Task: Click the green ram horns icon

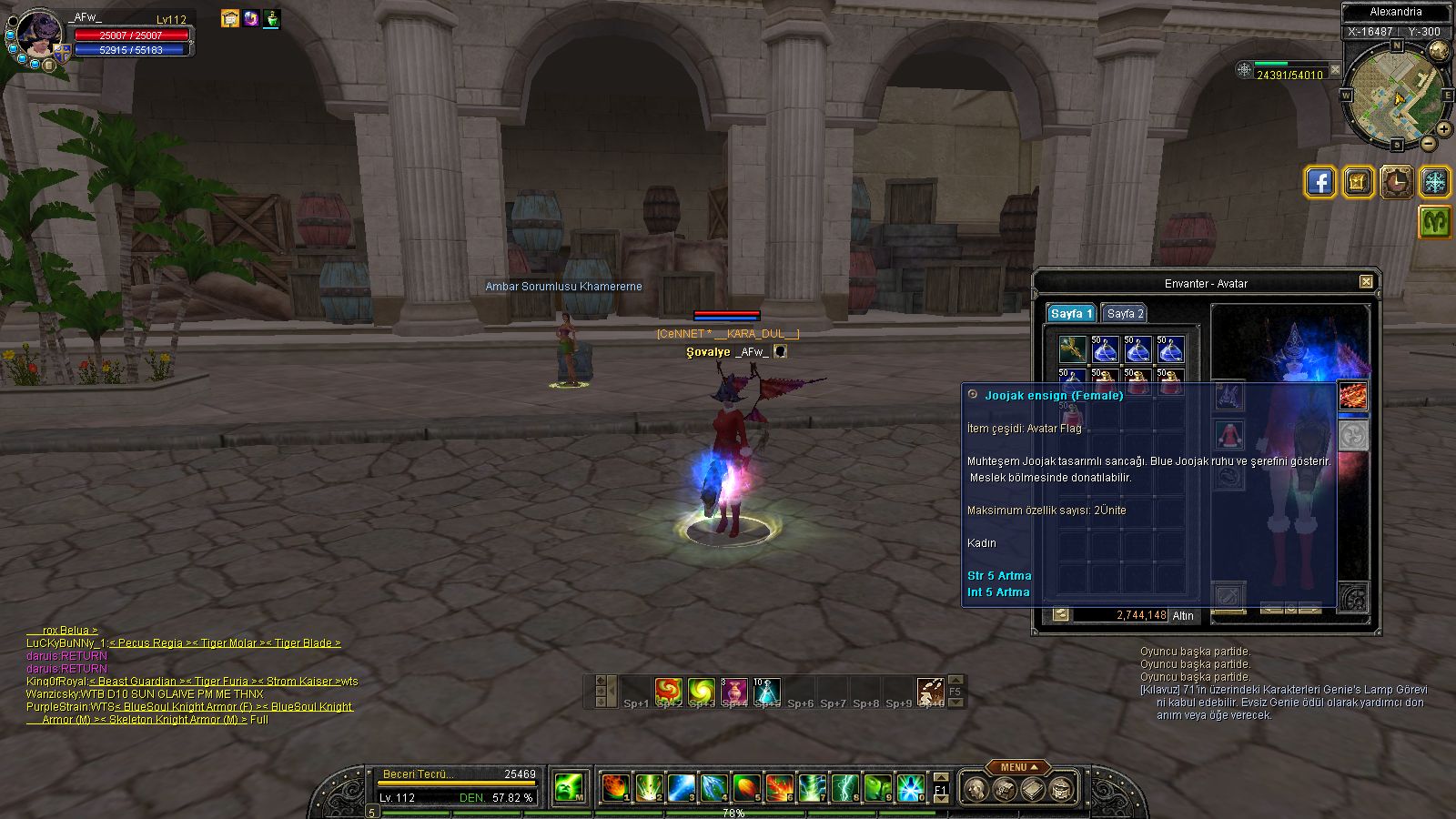Action: (1435, 222)
